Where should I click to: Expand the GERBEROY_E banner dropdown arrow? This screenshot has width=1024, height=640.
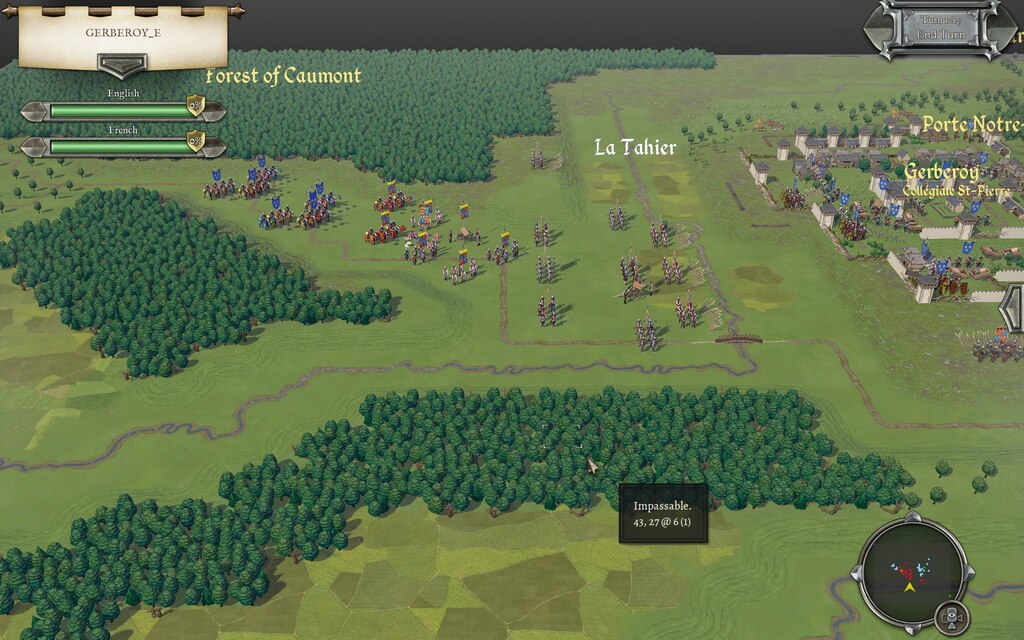122,65
